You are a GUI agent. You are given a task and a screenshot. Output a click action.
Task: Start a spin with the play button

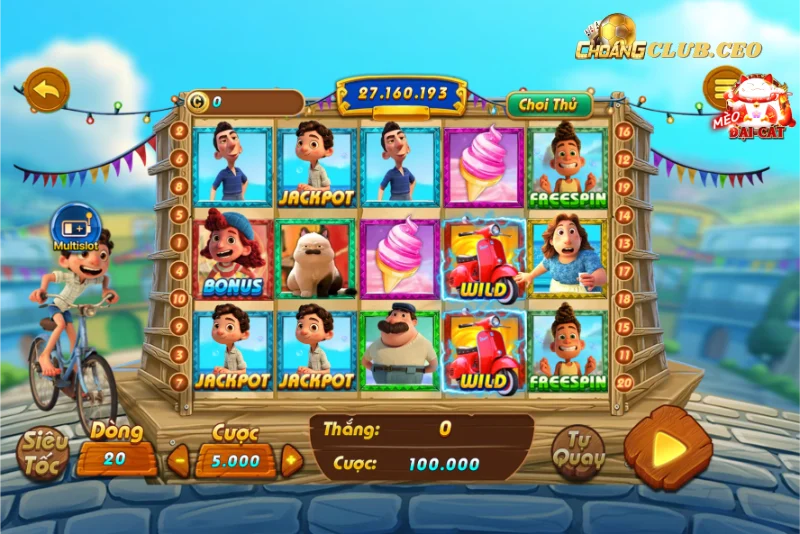coord(668,449)
